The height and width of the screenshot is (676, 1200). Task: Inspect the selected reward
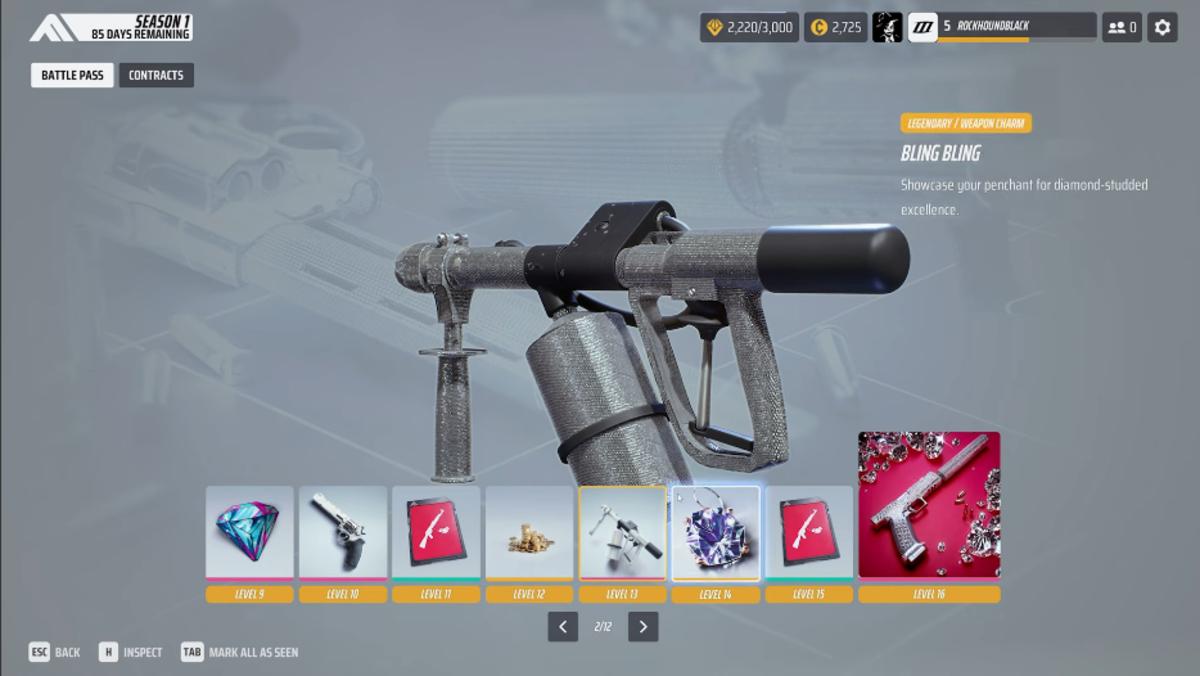coord(131,652)
